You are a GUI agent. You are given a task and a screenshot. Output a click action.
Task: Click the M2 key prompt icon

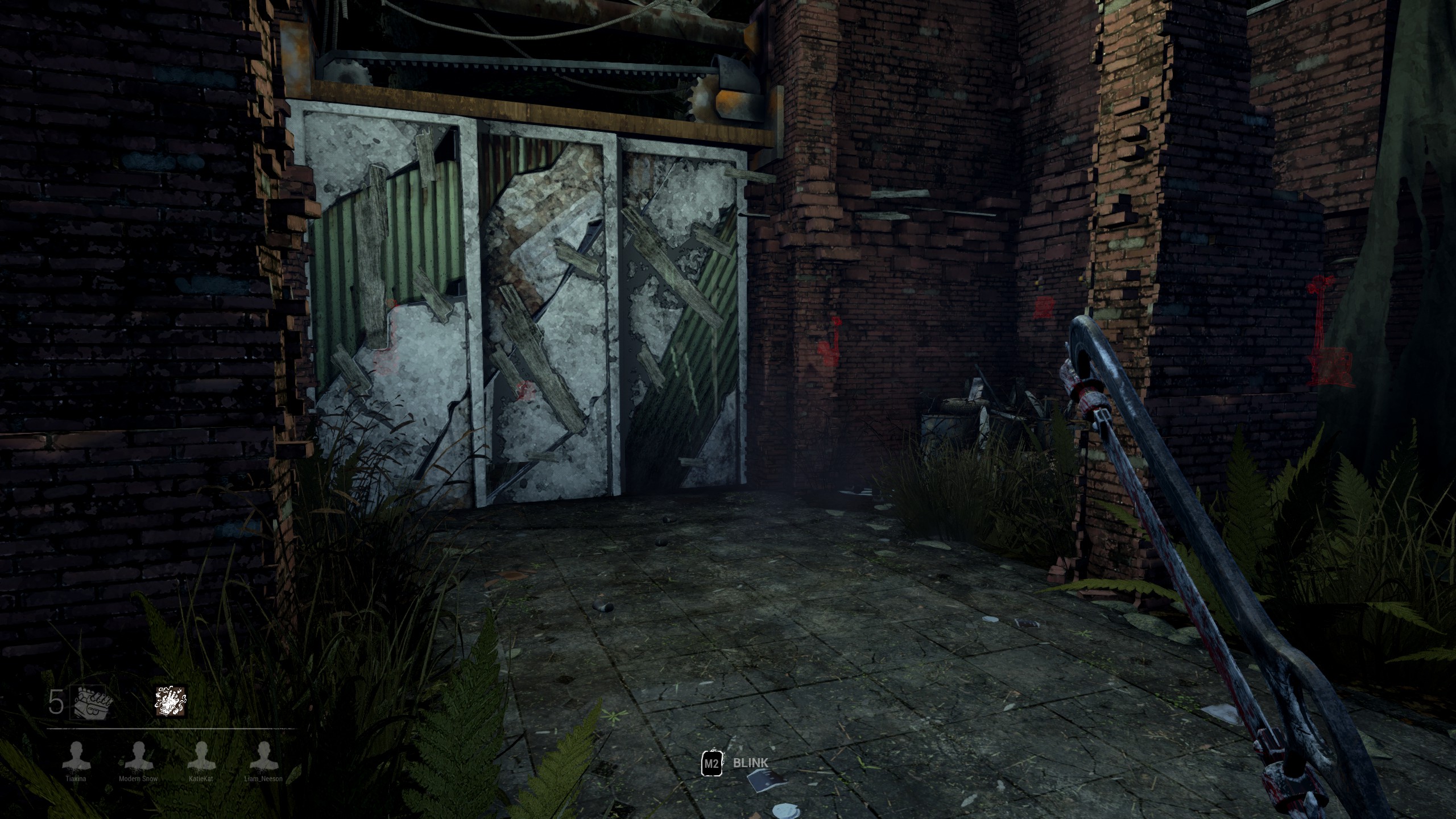(712, 764)
